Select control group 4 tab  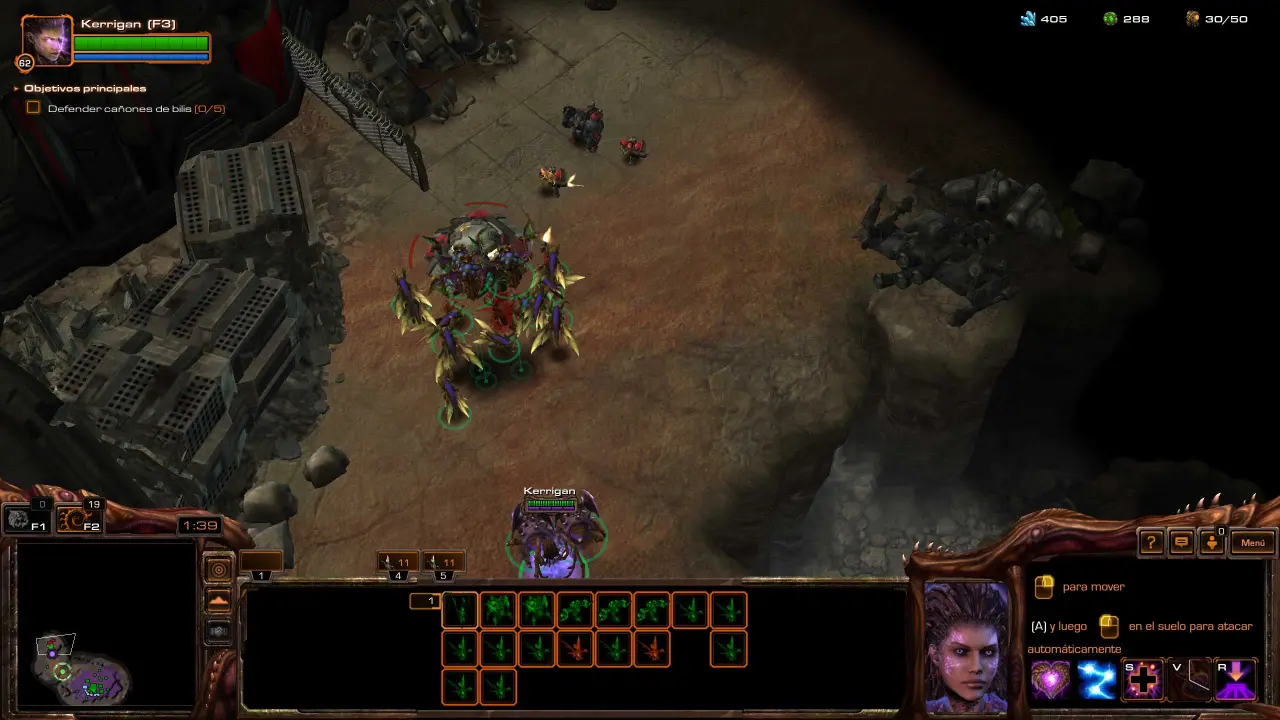(398, 564)
